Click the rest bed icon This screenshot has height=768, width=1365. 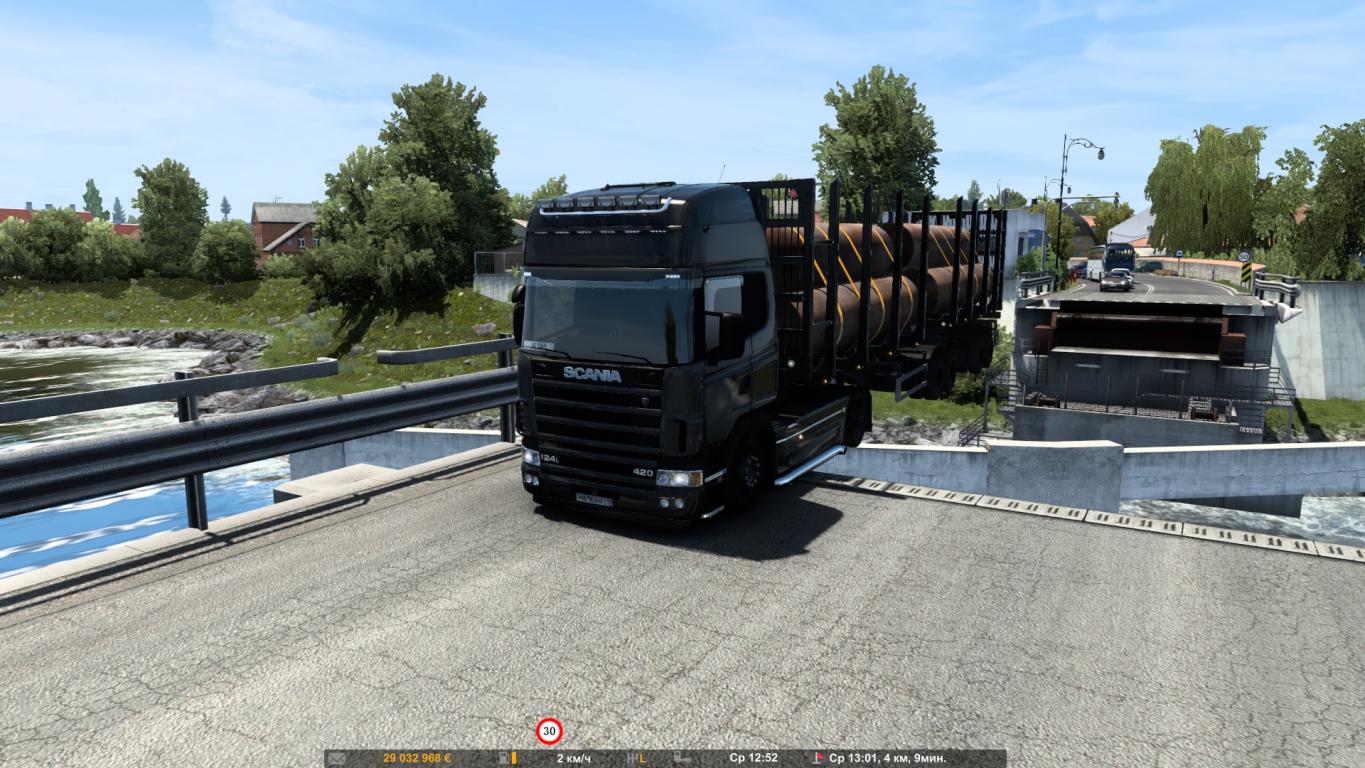pos(682,759)
